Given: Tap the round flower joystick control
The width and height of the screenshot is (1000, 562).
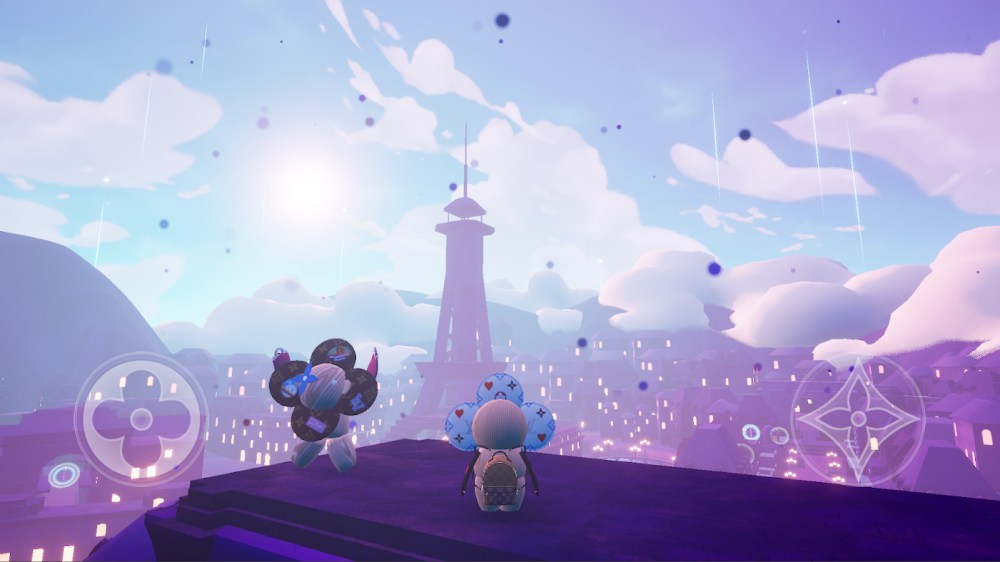Looking at the screenshot, I should (141, 419).
